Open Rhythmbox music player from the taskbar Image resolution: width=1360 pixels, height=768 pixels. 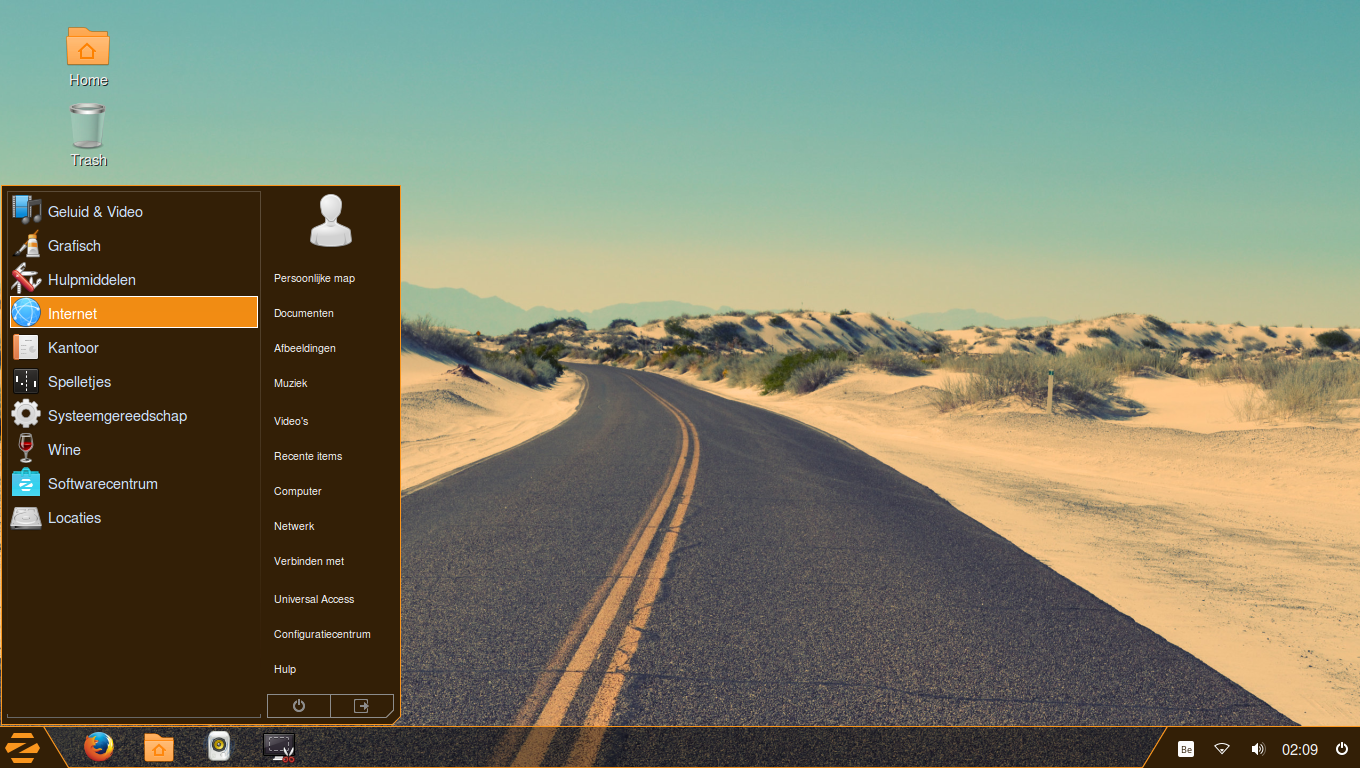click(218, 747)
